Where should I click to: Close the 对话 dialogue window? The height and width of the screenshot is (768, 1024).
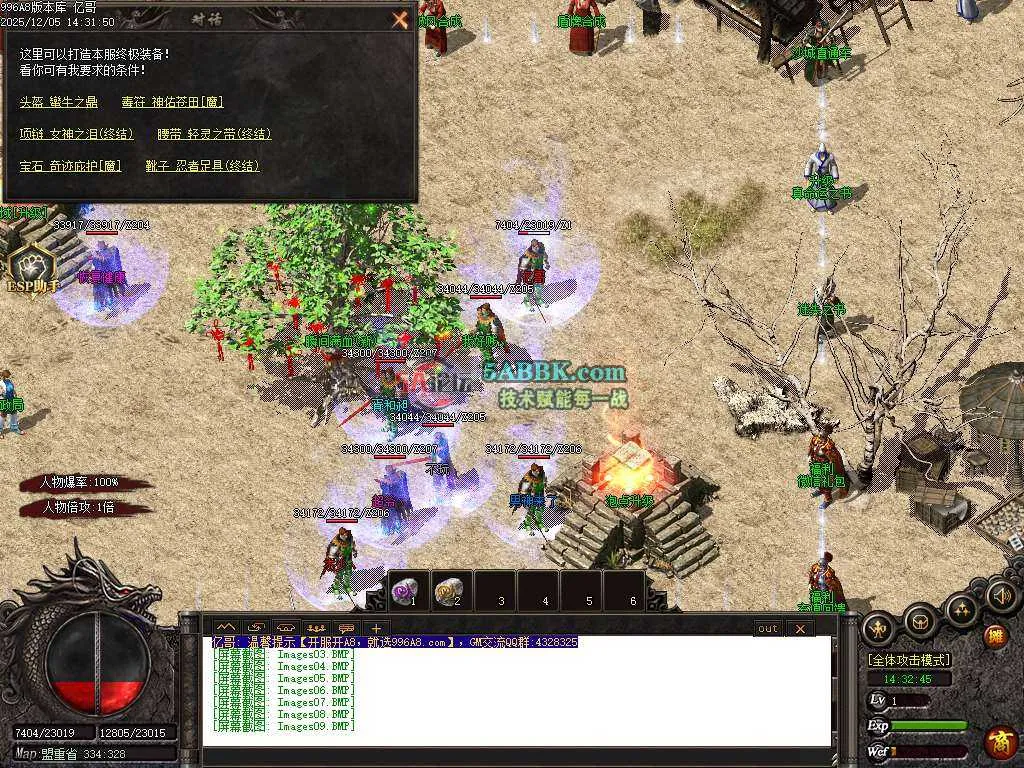tap(400, 19)
